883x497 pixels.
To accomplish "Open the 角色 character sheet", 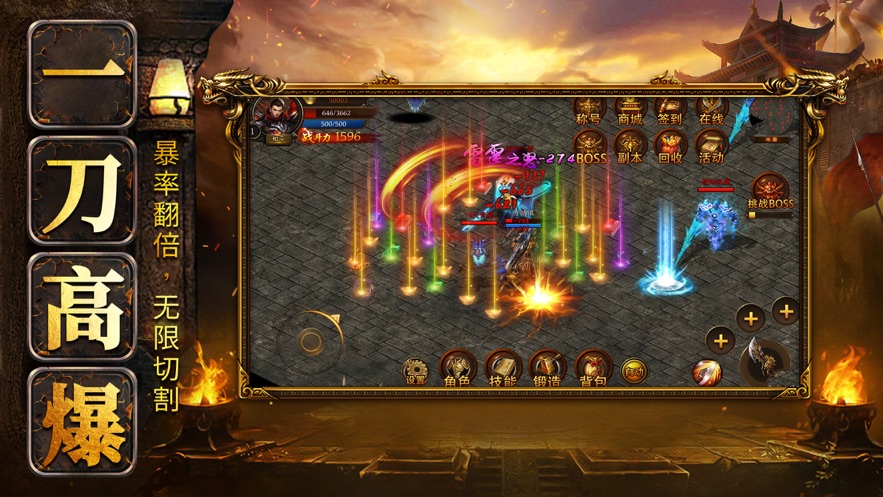I will [x=457, y=369].
